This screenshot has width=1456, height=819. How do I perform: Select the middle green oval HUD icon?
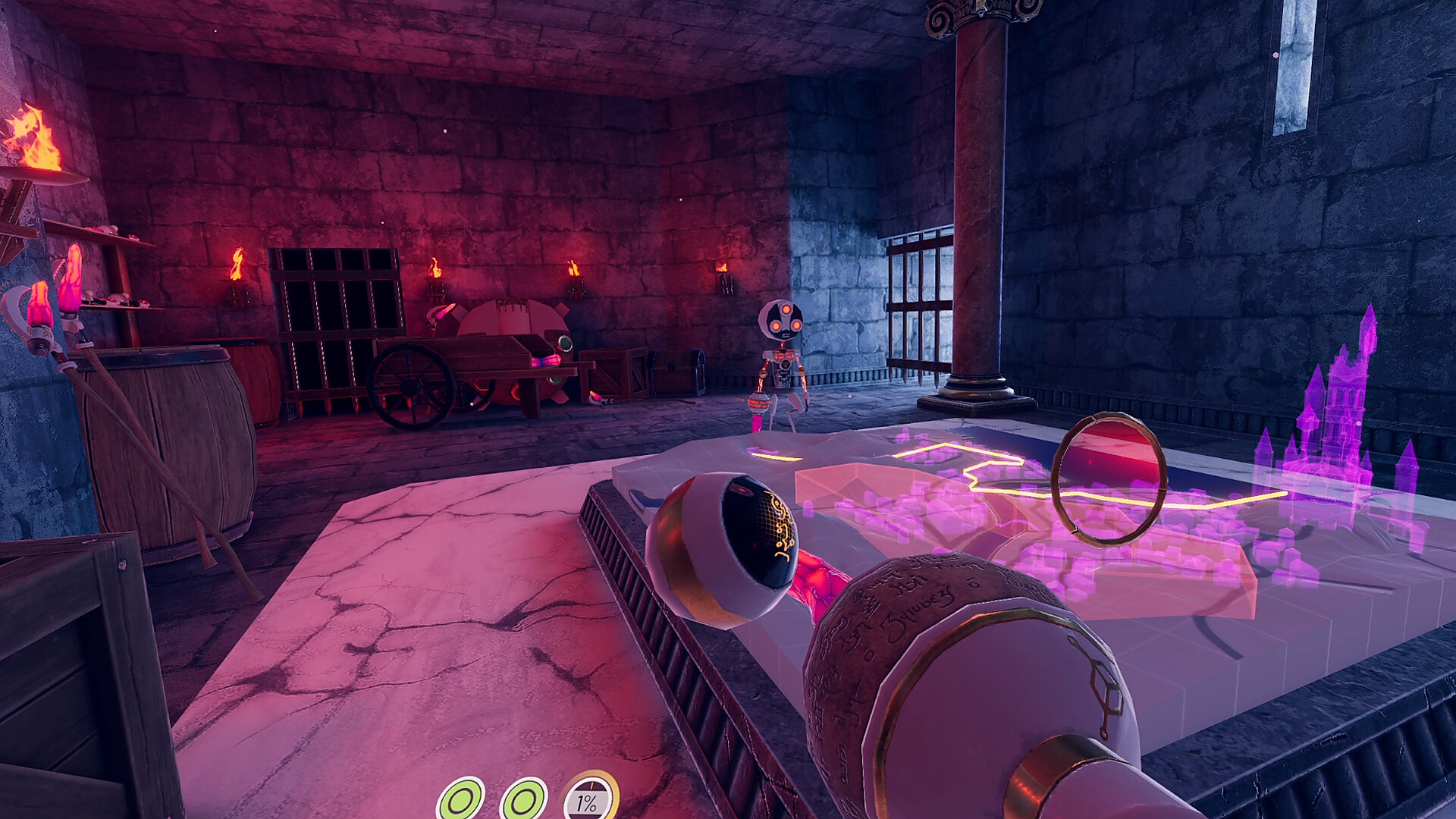[x=522, y=799]
